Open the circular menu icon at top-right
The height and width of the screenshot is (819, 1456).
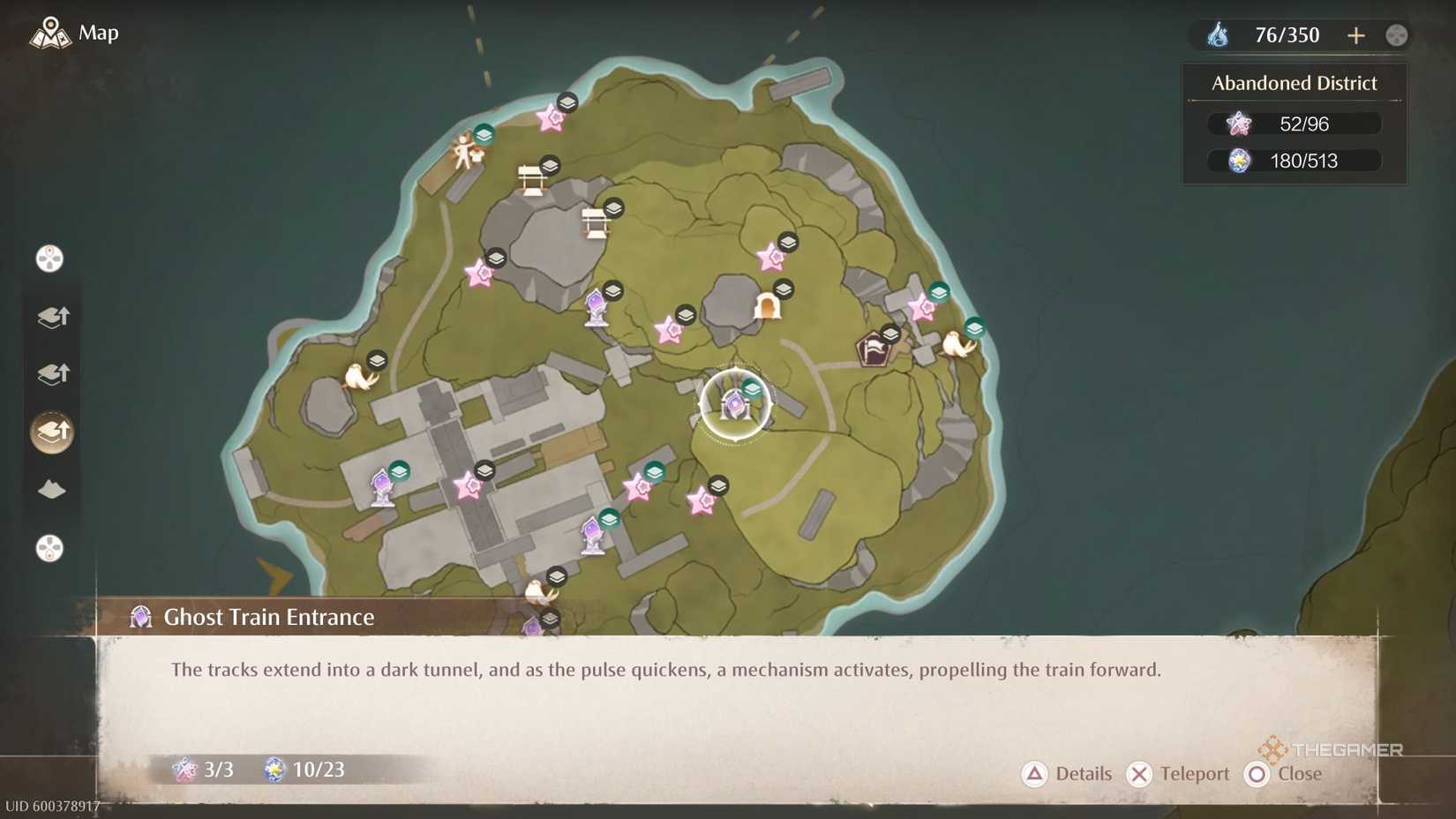pos(1396,34)
